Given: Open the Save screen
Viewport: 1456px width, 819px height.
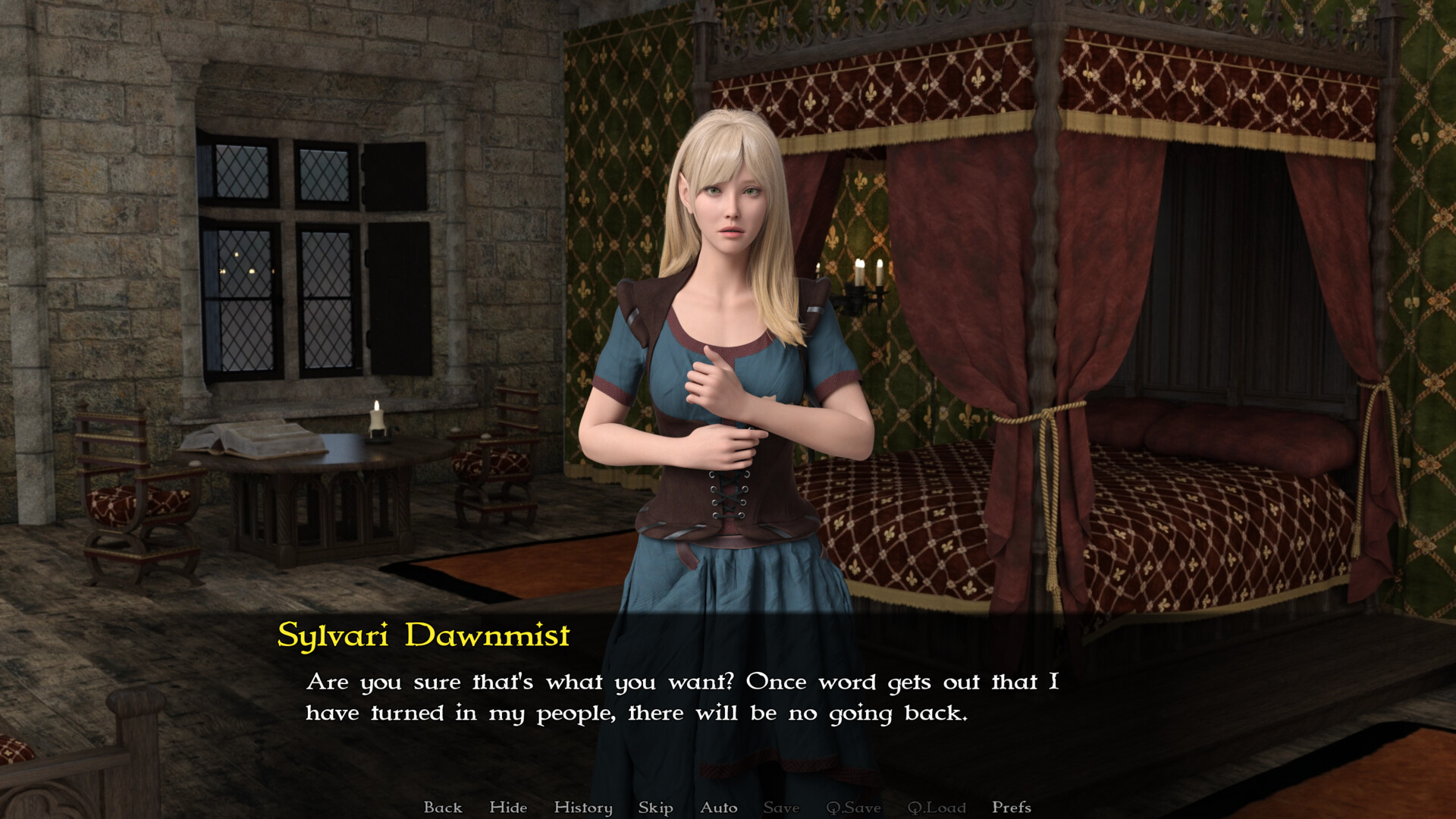Looking at the screenshot, I should [x=781, y=807].
